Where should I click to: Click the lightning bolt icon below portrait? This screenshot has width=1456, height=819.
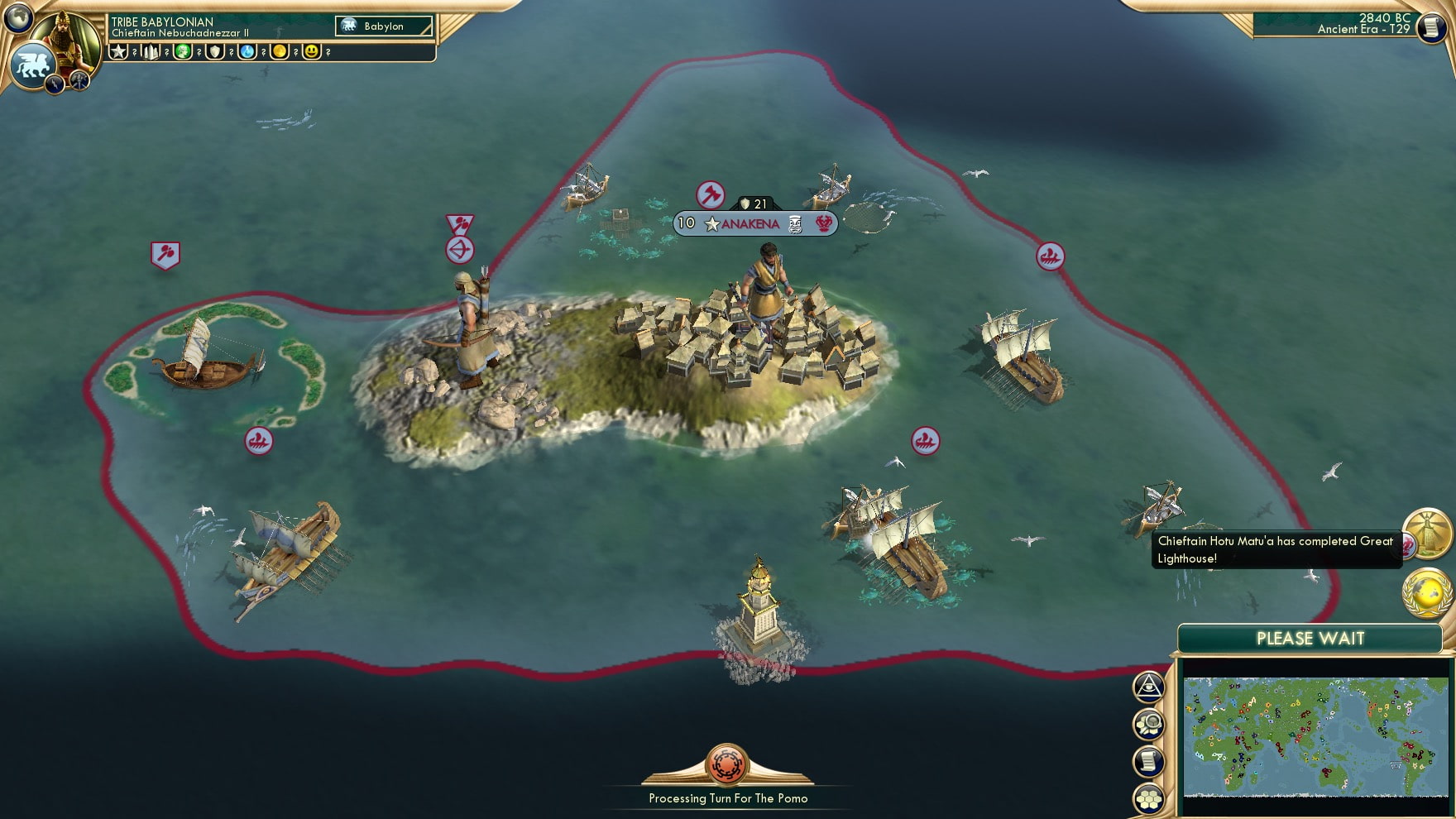click(x=55, y=83)
